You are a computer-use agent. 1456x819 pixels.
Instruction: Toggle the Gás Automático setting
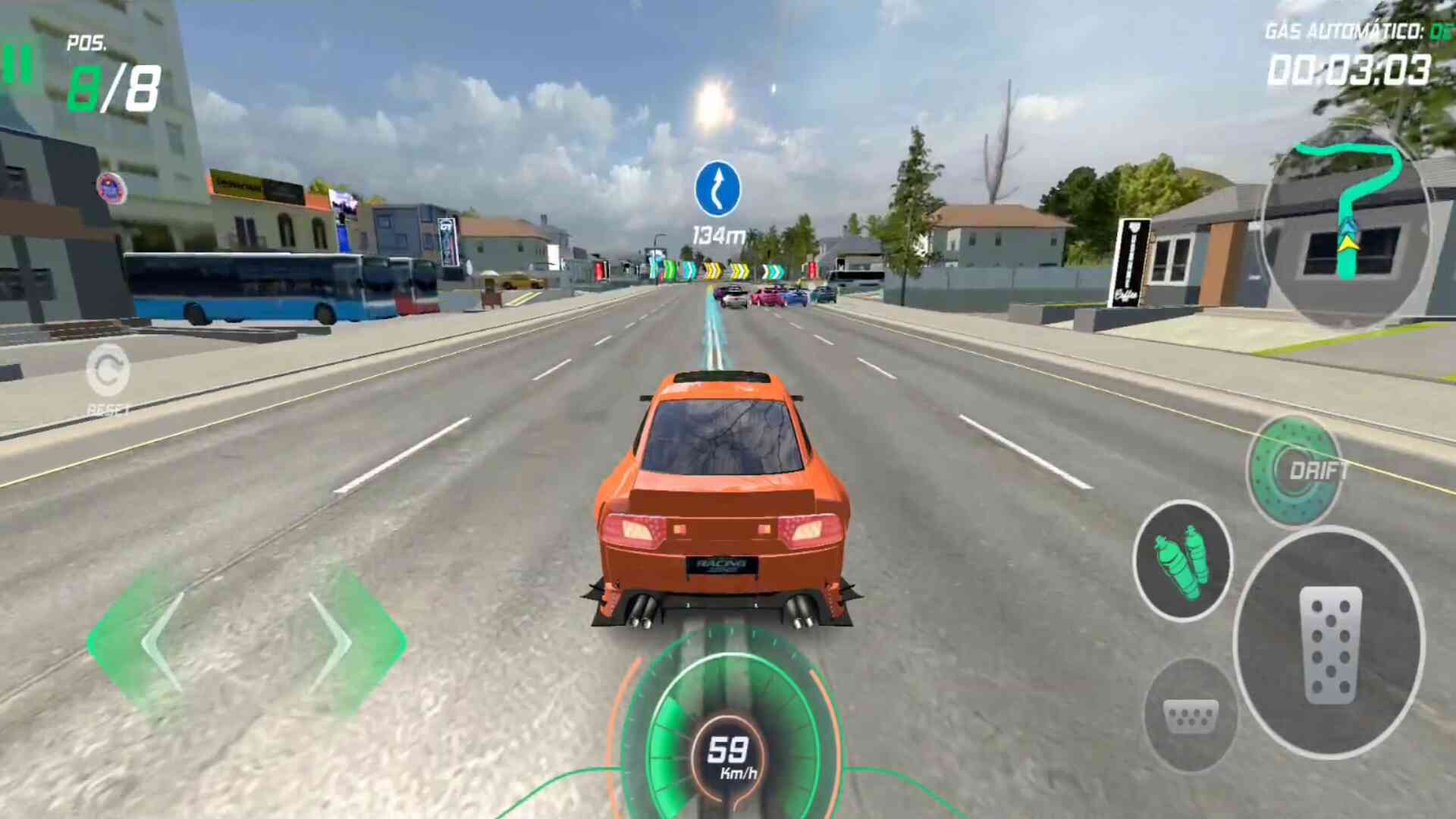coord(1356,31)
